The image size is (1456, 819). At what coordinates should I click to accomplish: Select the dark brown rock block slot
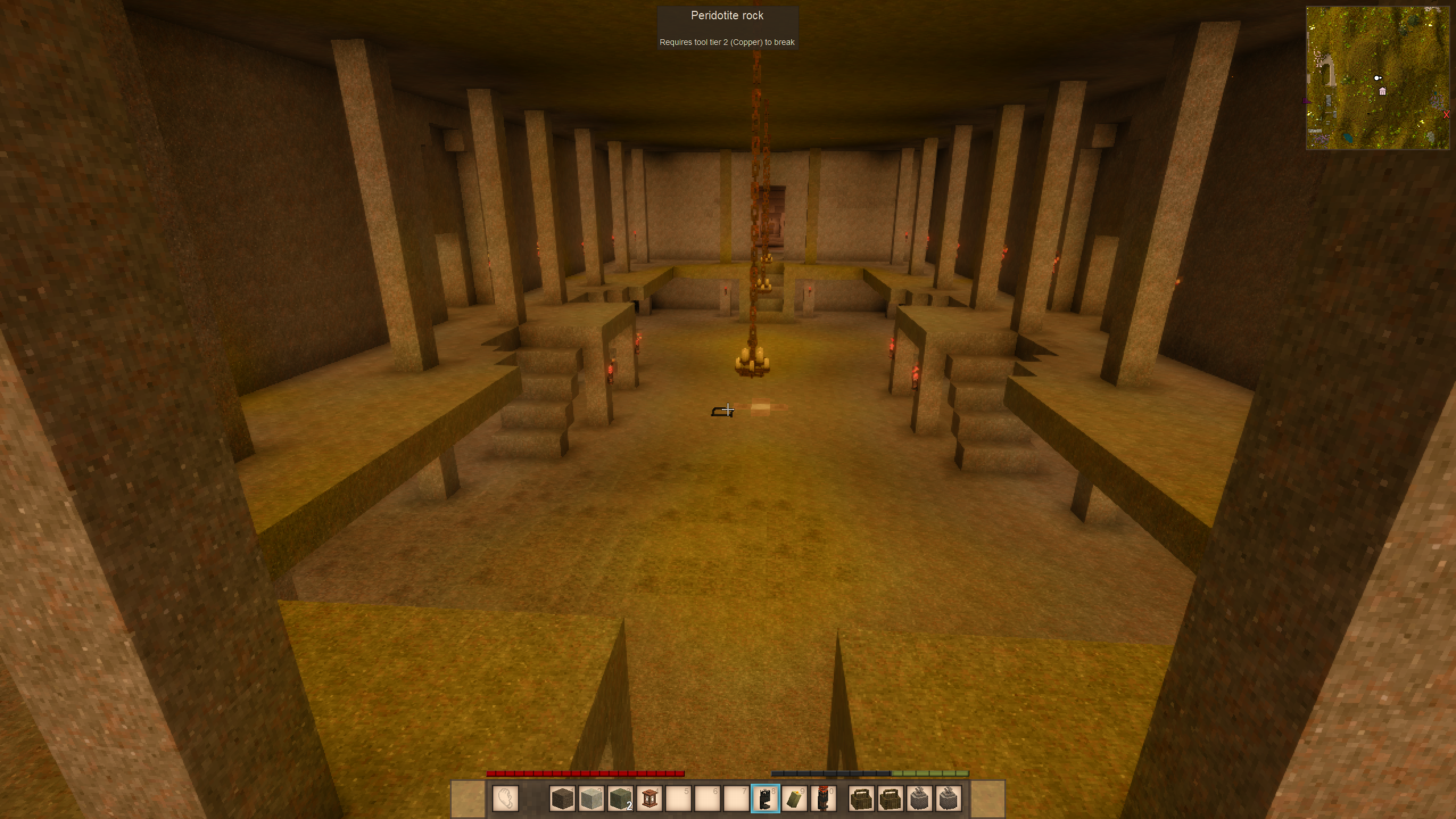pyautogui.click(x=562, y=799)
